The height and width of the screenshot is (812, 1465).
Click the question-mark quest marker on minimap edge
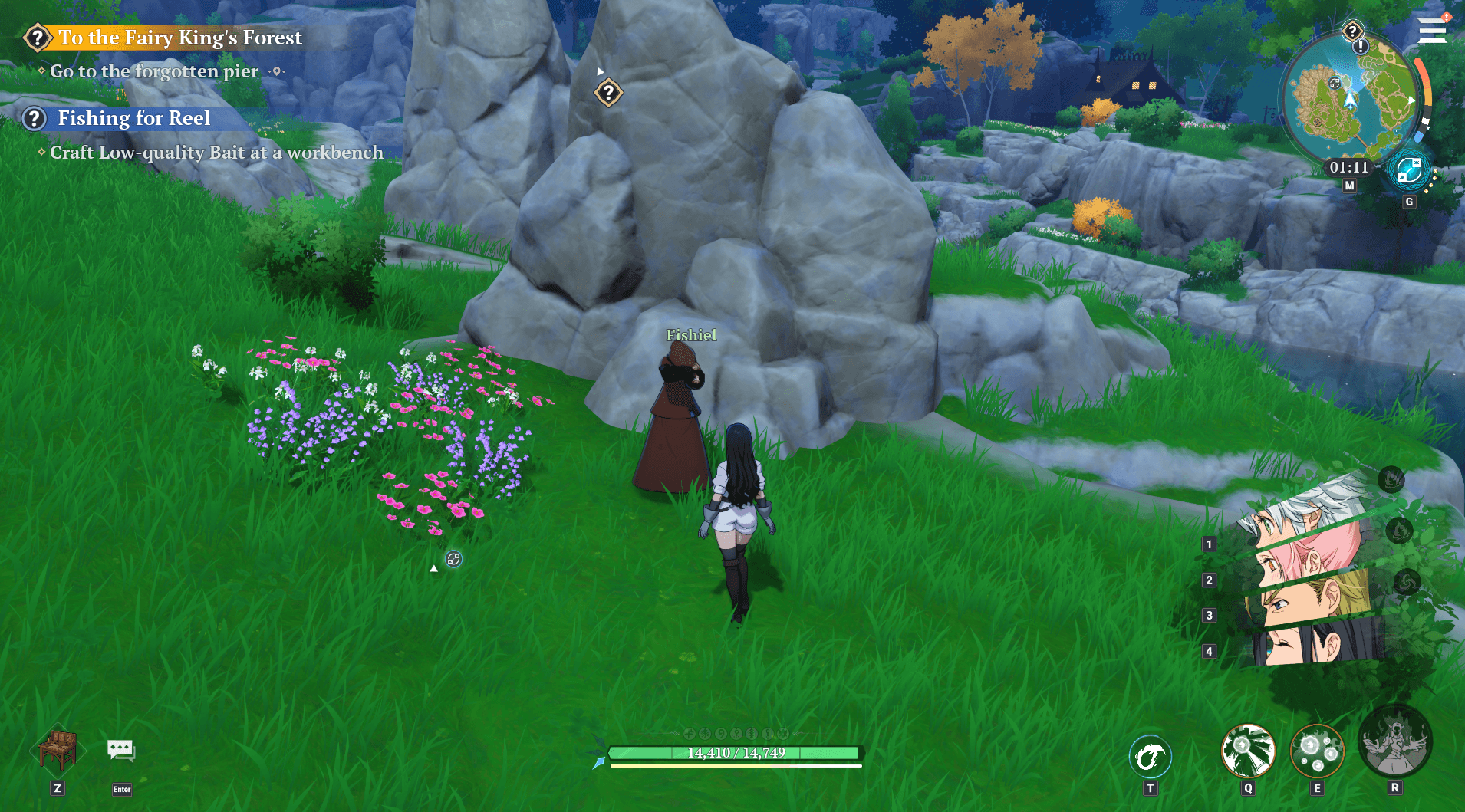coord(1352,31)
